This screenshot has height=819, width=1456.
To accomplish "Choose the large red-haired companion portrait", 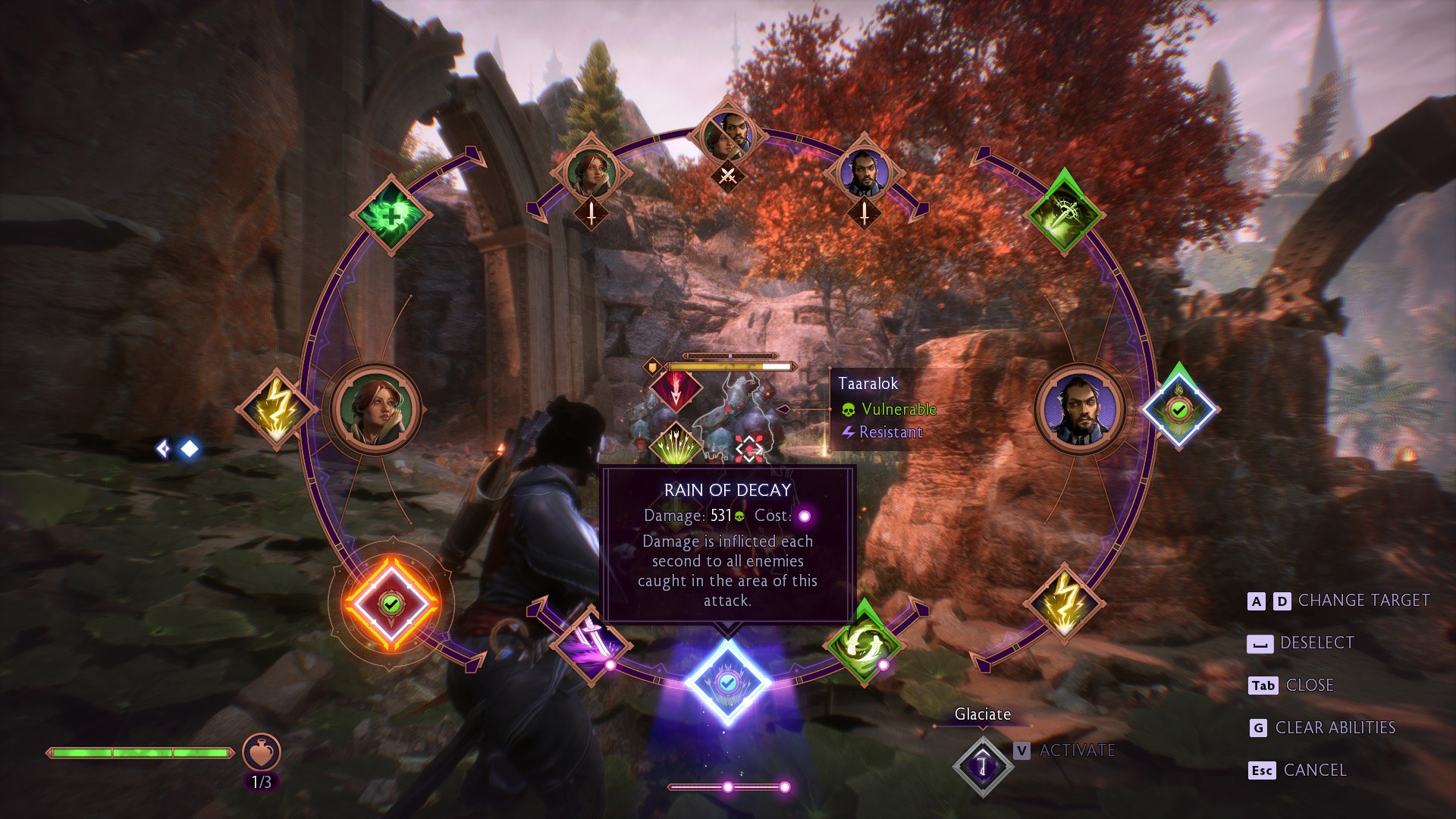I will pos(377,409).
